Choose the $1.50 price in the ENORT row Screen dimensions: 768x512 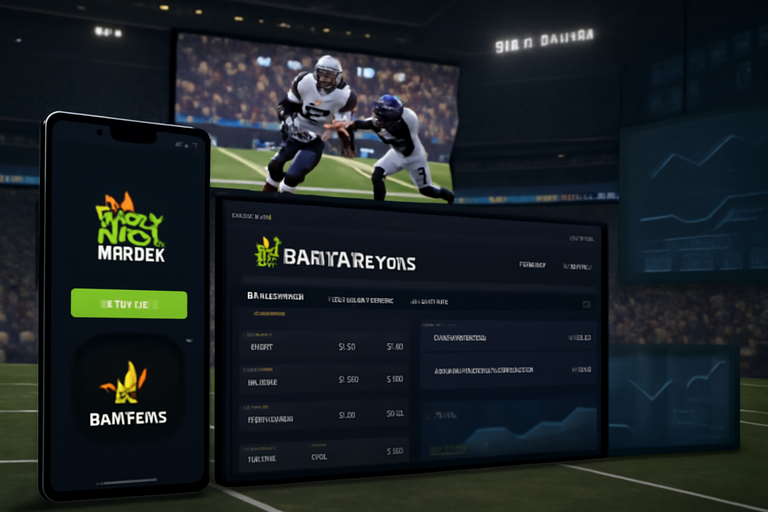pyautogui.click(x=347, y=347)
